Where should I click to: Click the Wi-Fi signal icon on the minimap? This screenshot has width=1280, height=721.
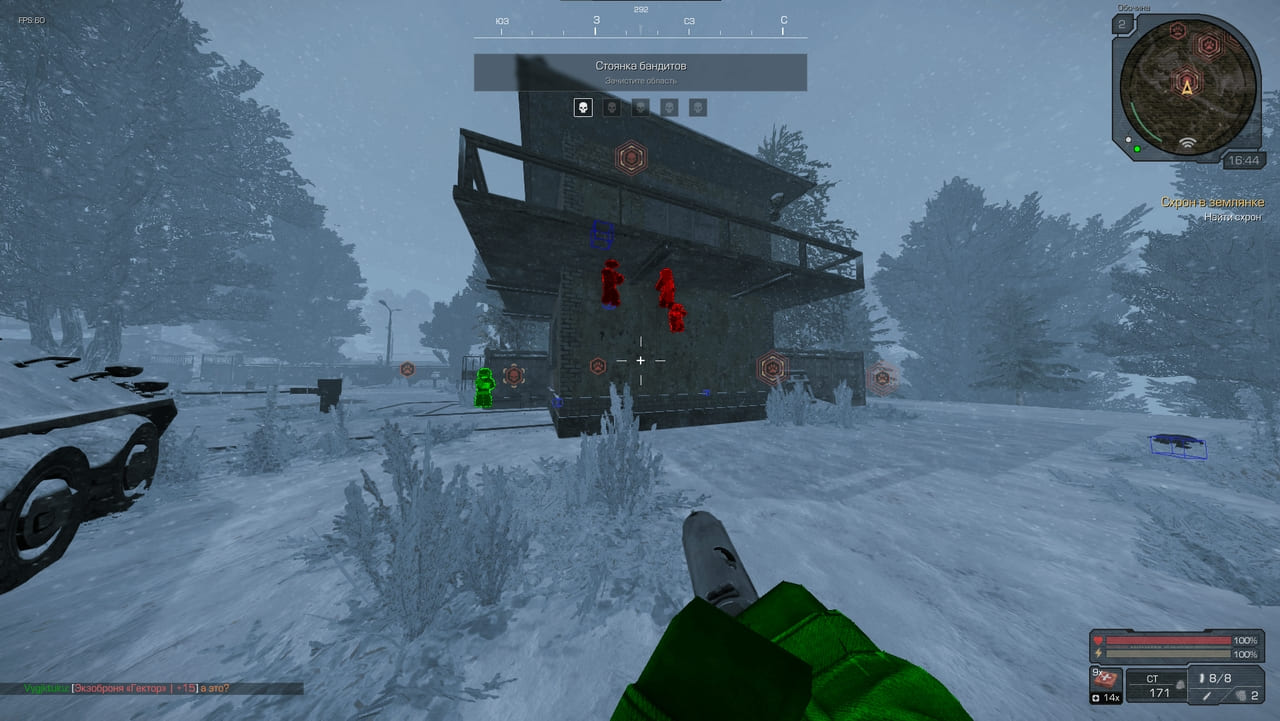[x=1188, y=143]
